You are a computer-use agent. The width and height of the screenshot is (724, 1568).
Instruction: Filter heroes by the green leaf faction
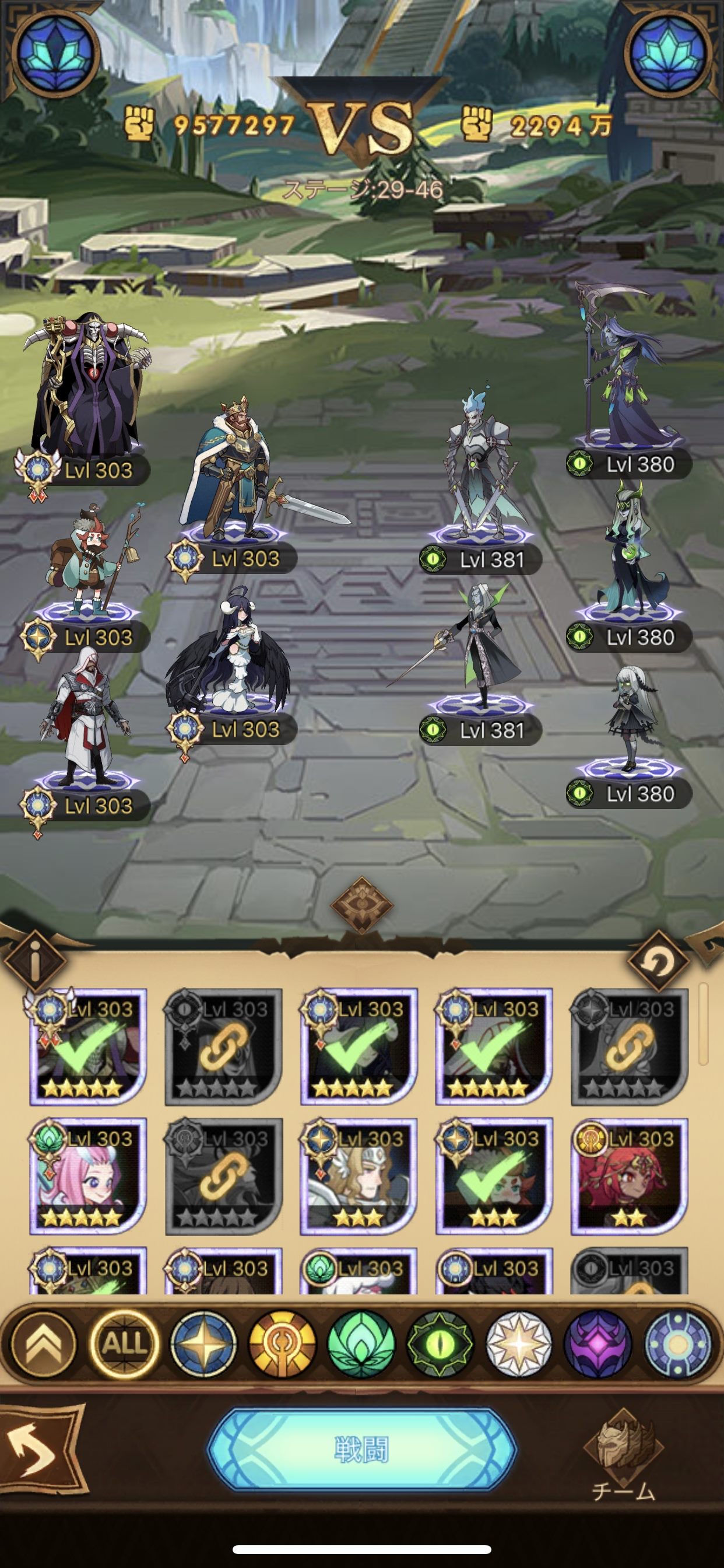coord(361,1343)
